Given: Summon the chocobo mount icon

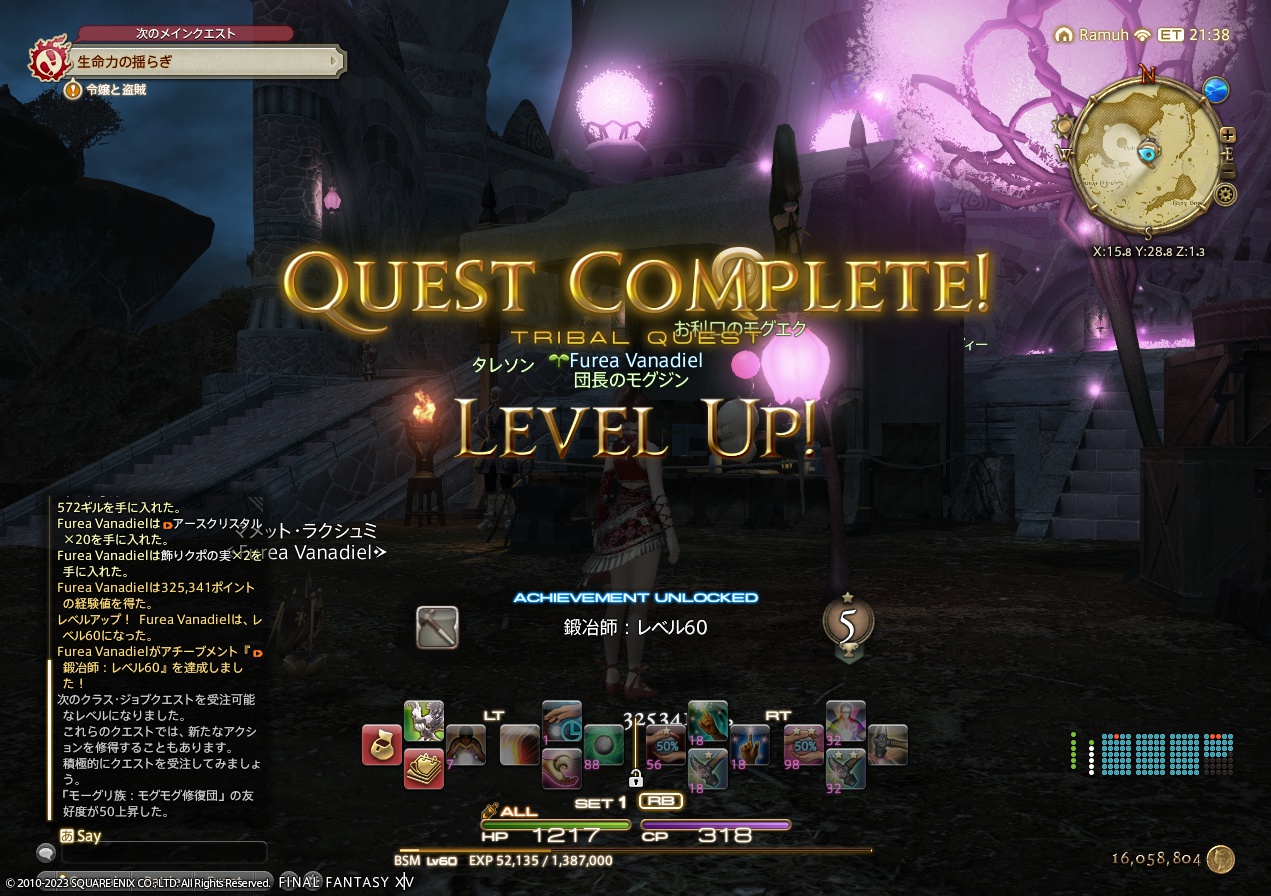Looking at the screenshot, I should (424, 721).
